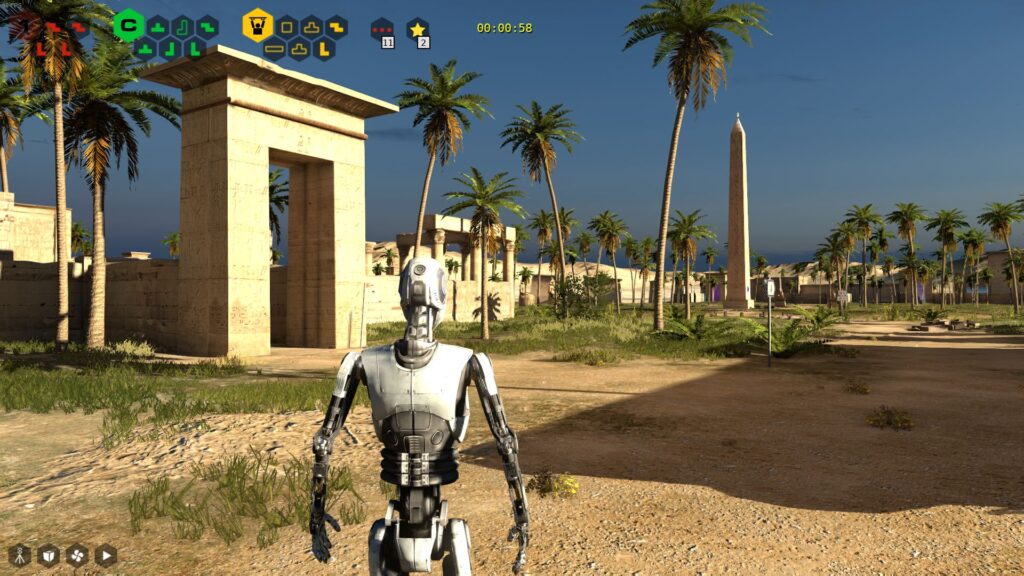Open the star counter showing 2
Image resolution: width=1024 pixels, height=576 pixels.
click(x=418, y=31)
